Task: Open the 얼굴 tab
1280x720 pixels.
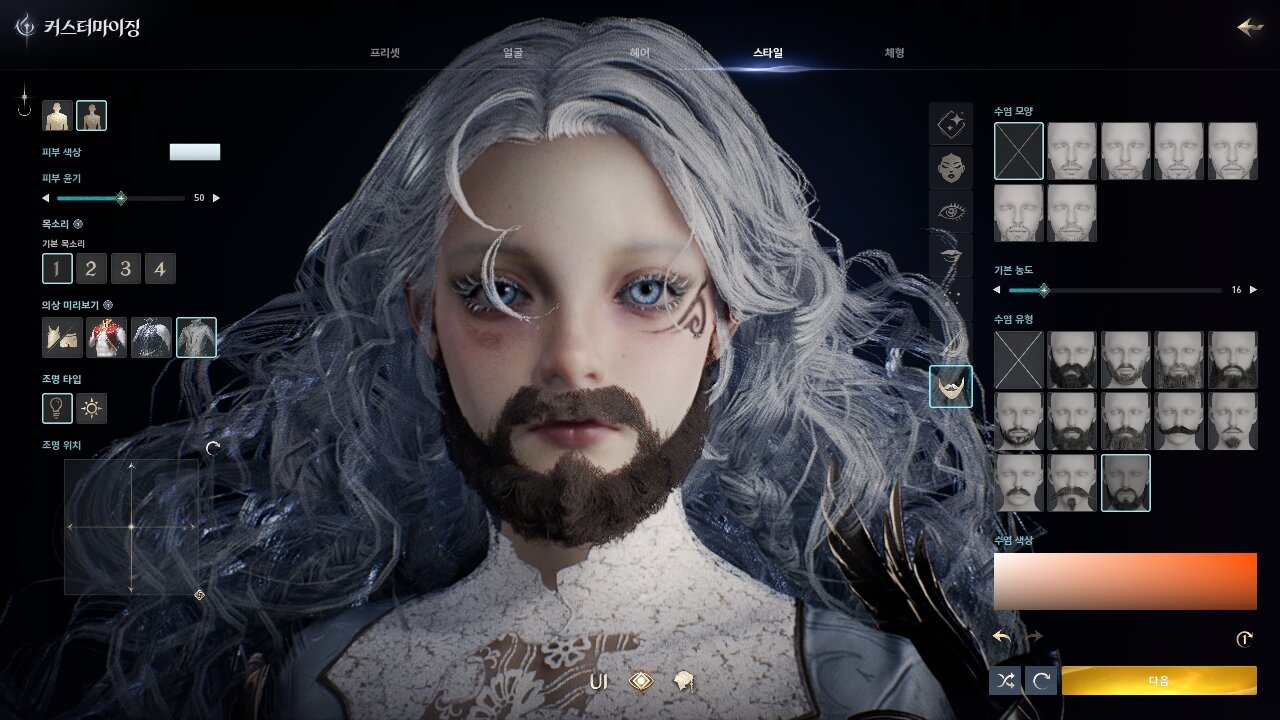Action: point(512,53)
